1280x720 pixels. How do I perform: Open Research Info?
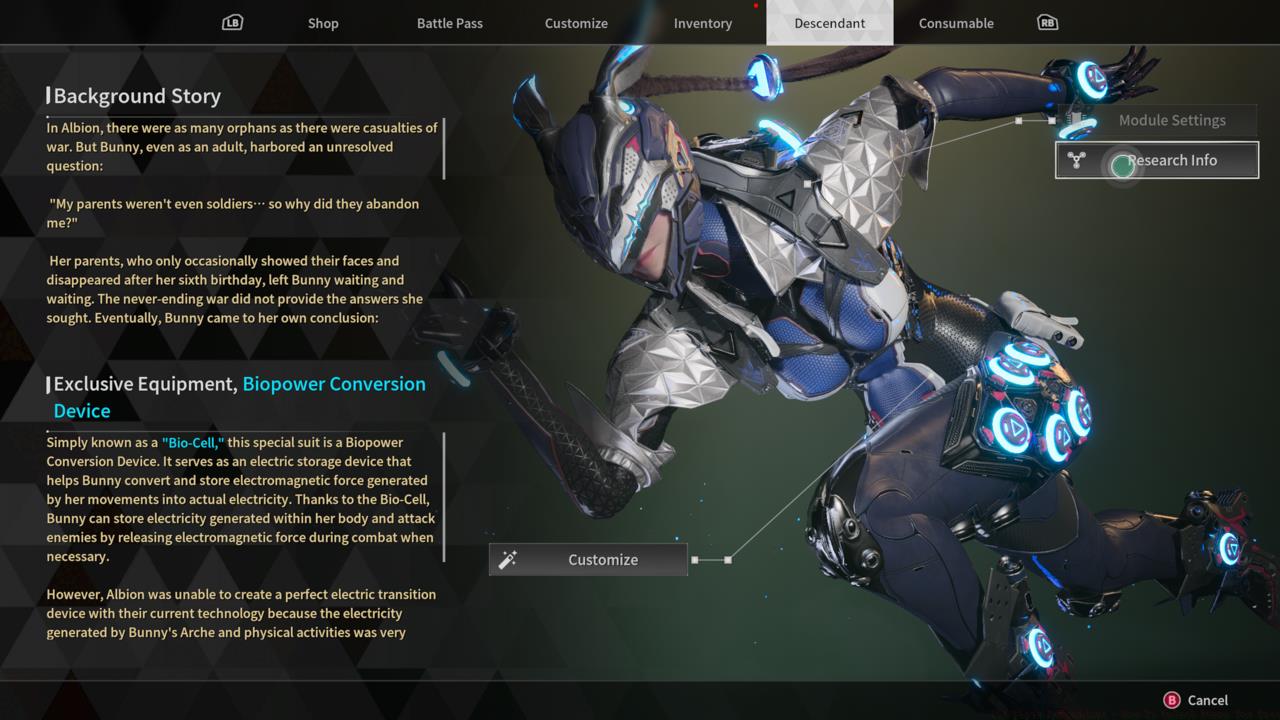[1174, 160]
